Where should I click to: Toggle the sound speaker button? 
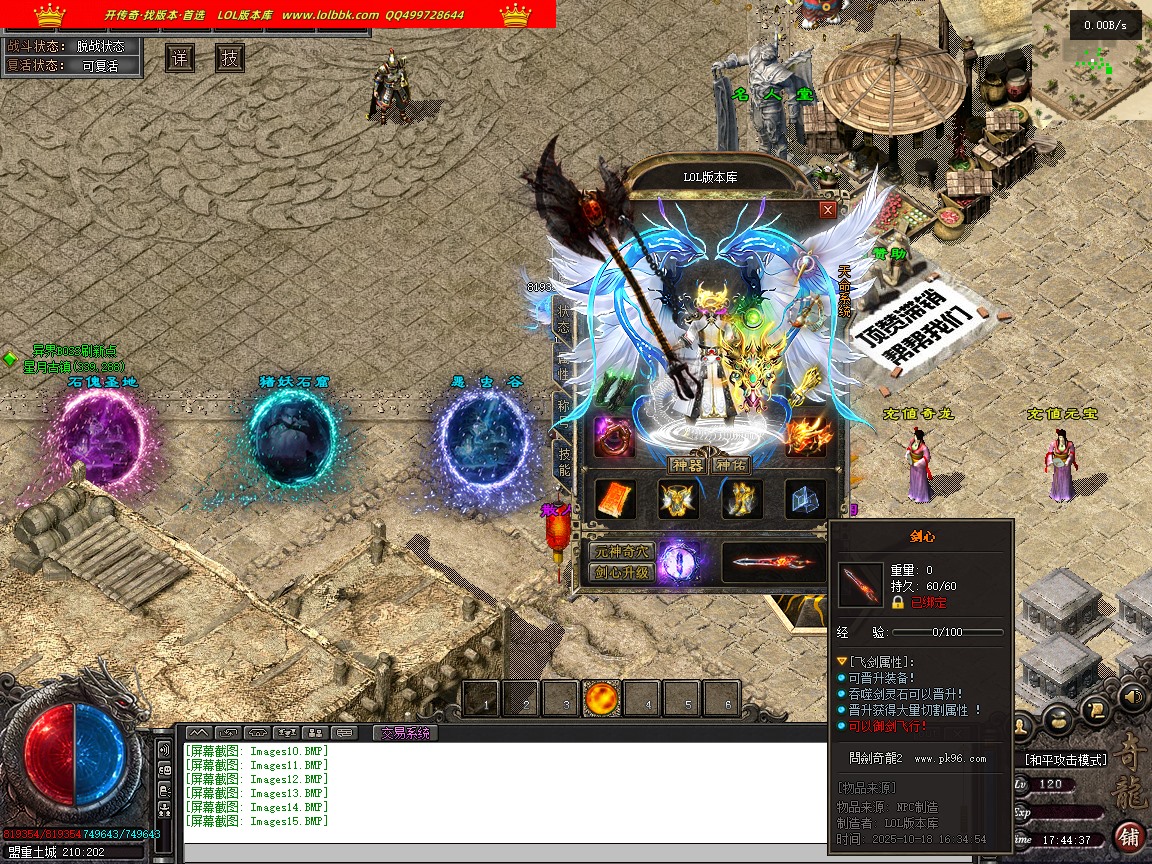point(1131,695)
